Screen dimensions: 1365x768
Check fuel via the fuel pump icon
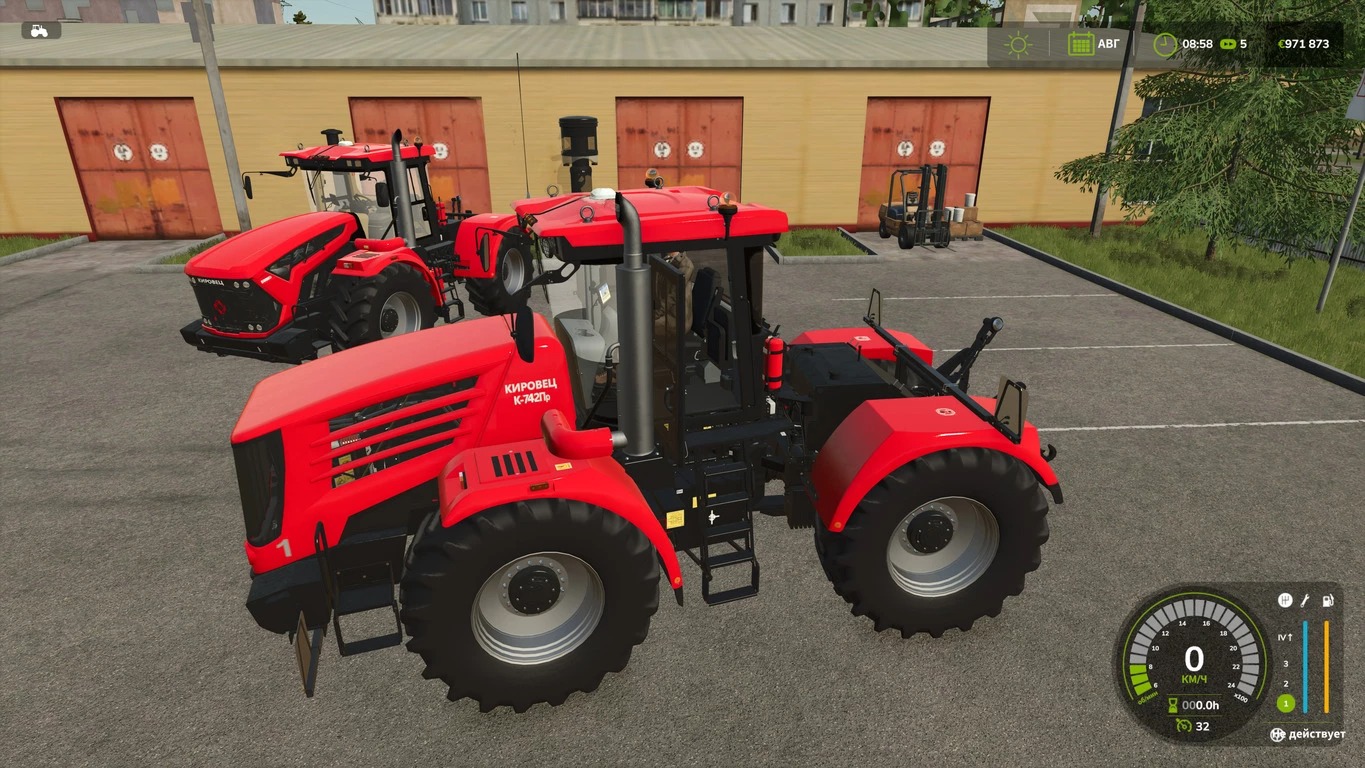(1327, 602)
